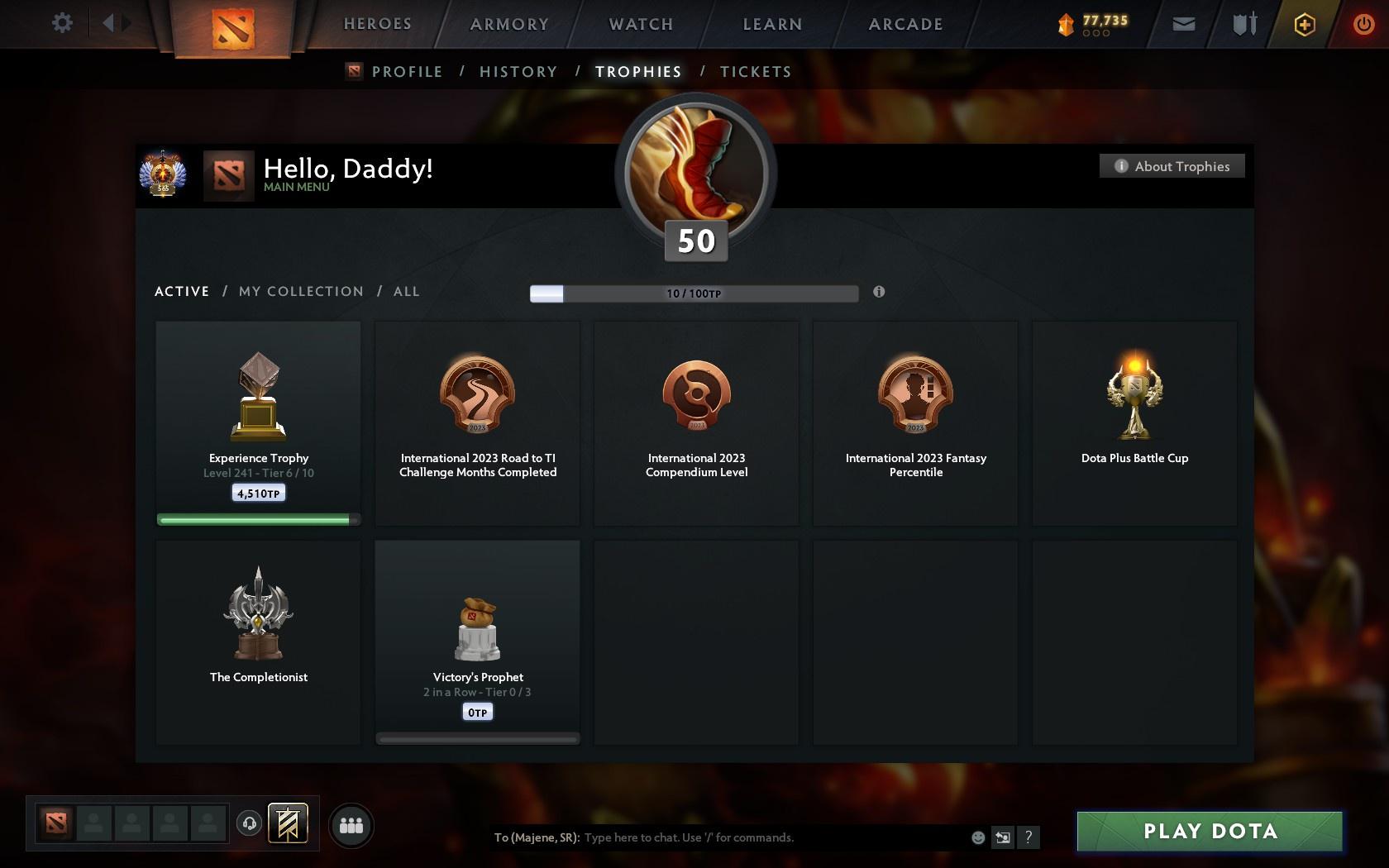Image resolution: width=1389 pixels, height=868 pixels.
Task: Open the guild banner icon
Action: click(x=287, y=823)
